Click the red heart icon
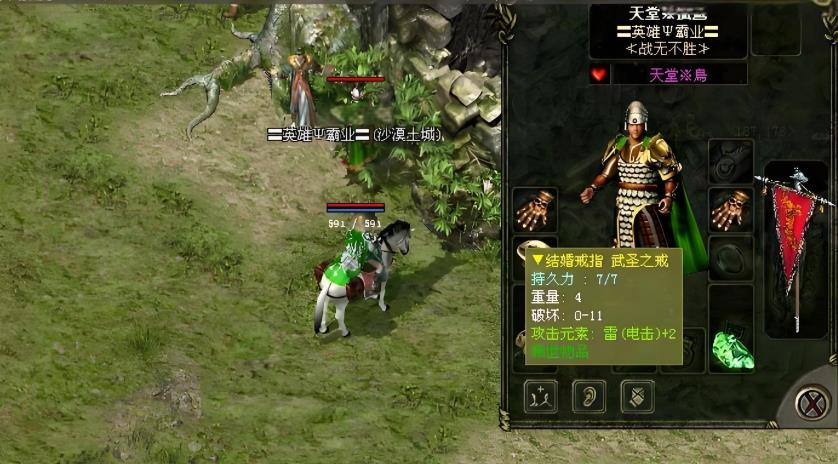 pyautogui.click(x=598, y=75)
